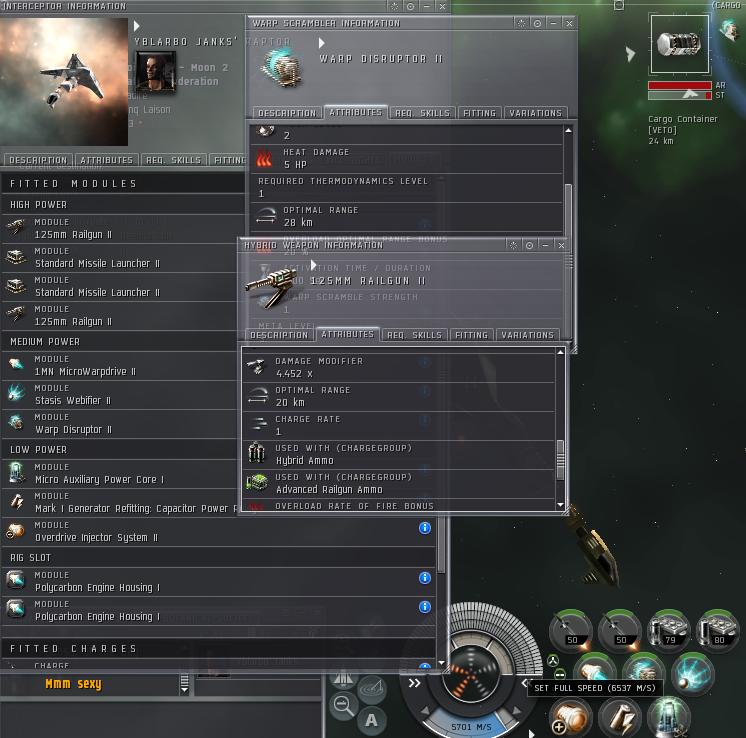Viewport: 746px width, 738px height.
Task: Open the Fitting tab for Warp Disruptor II
Action: tap(479, 113)
